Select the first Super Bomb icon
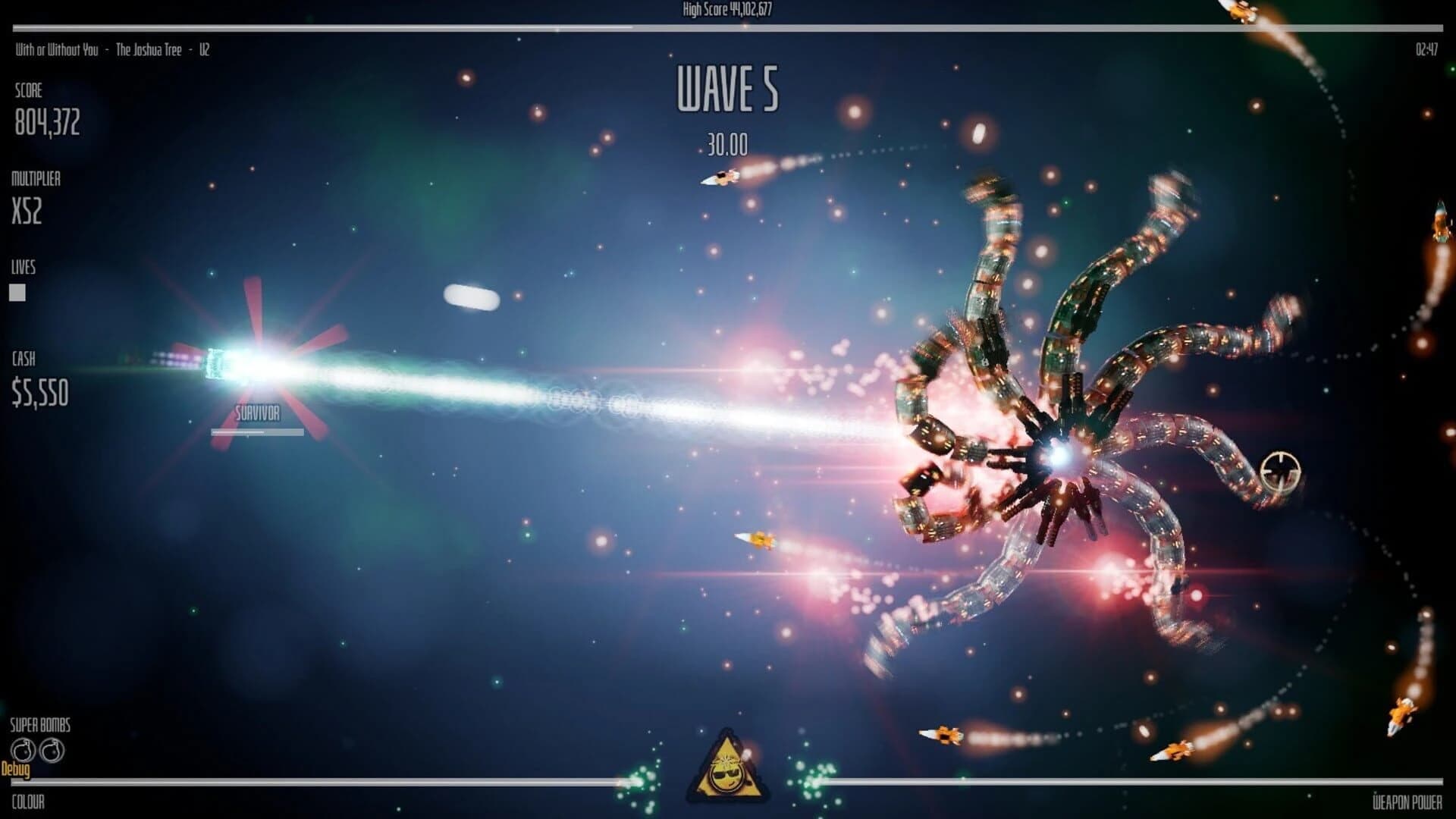Image resolution: width=1456 pixels, height=819 pixels. click(x=24, y=749)
